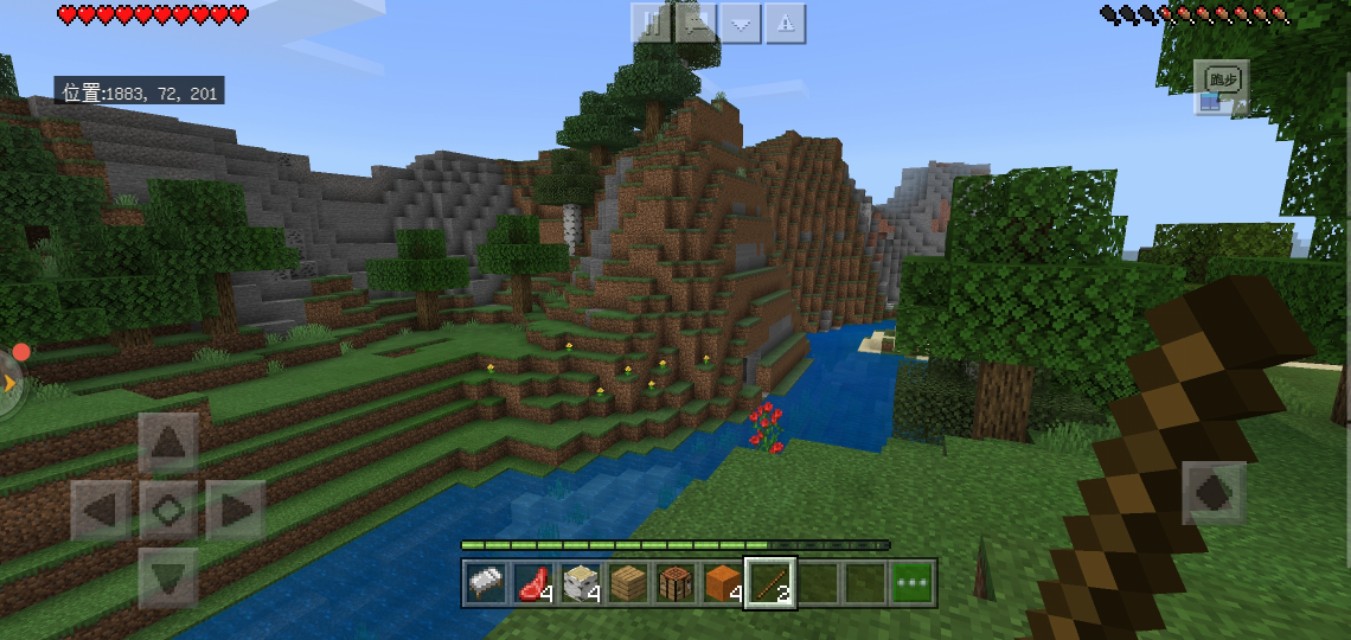The image size is (1351, 640).
Task: Select the crafting table hotbar slot
Action: click(x=674, y=583)
